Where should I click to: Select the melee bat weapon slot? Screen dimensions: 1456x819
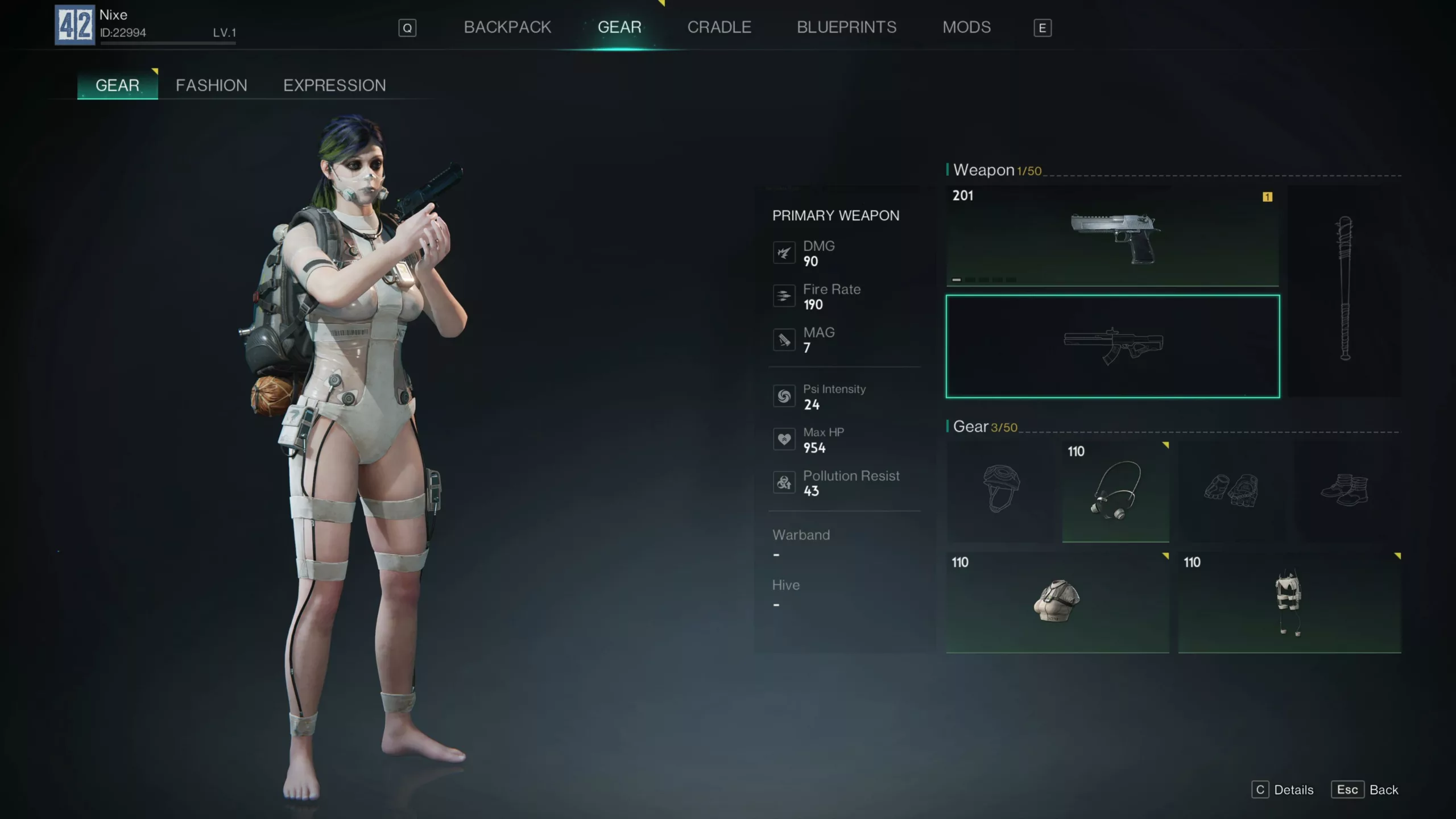click(1344, 290)
